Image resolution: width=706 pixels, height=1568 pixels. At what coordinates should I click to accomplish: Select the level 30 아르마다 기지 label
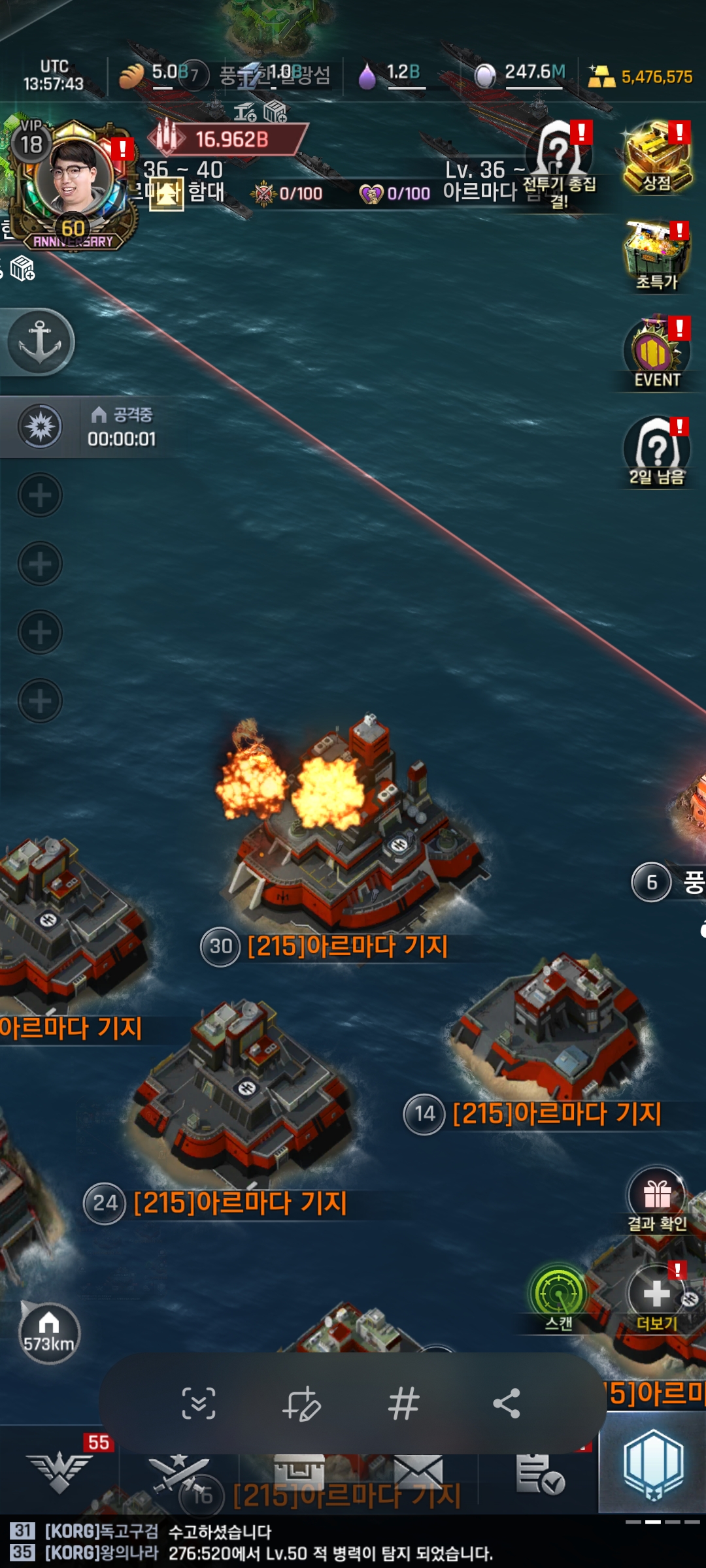346,946
